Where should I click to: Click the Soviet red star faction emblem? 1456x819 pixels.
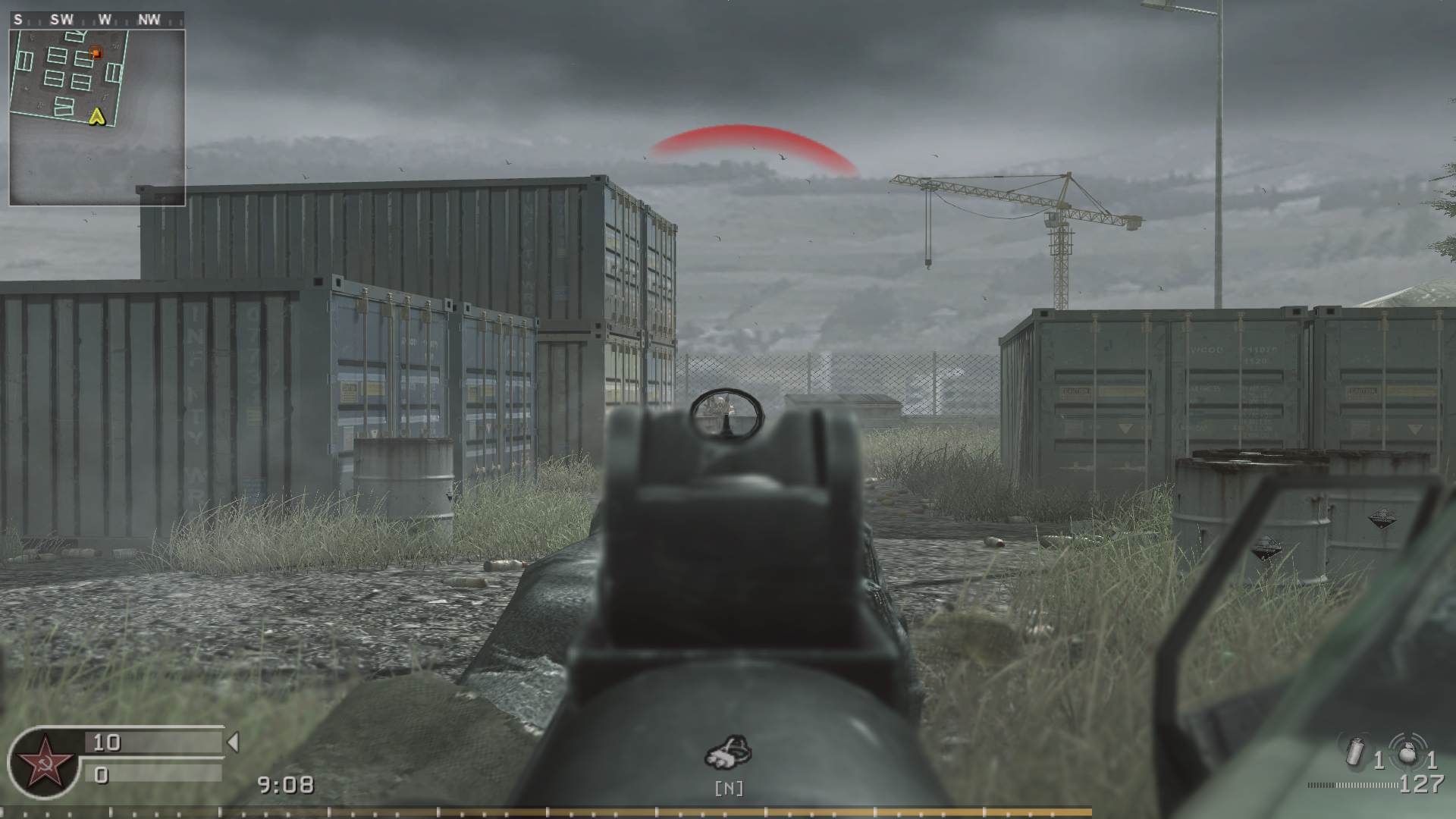coord(43,766)
